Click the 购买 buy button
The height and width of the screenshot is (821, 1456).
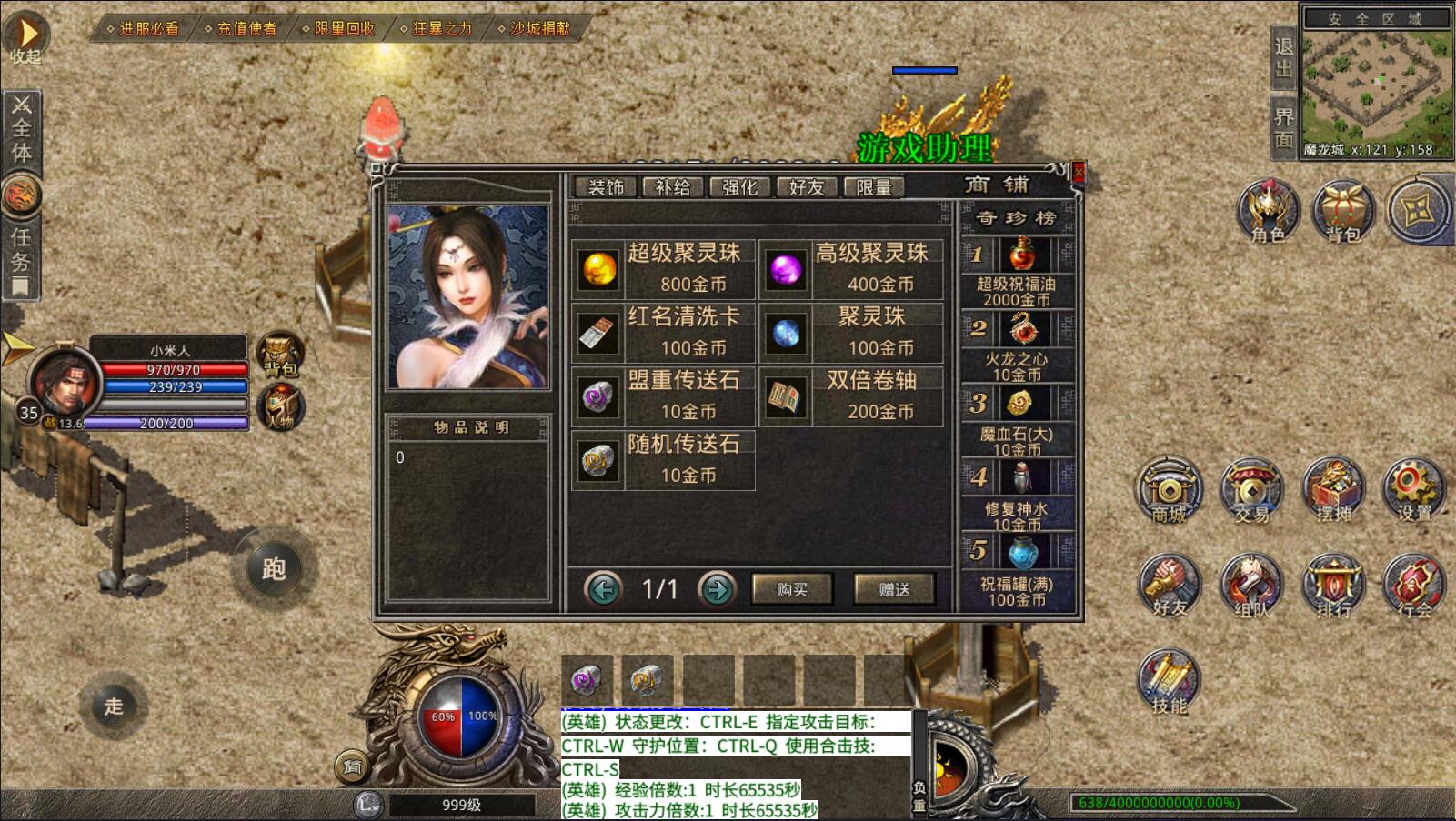pyautogui.click(x=792, y=589)
